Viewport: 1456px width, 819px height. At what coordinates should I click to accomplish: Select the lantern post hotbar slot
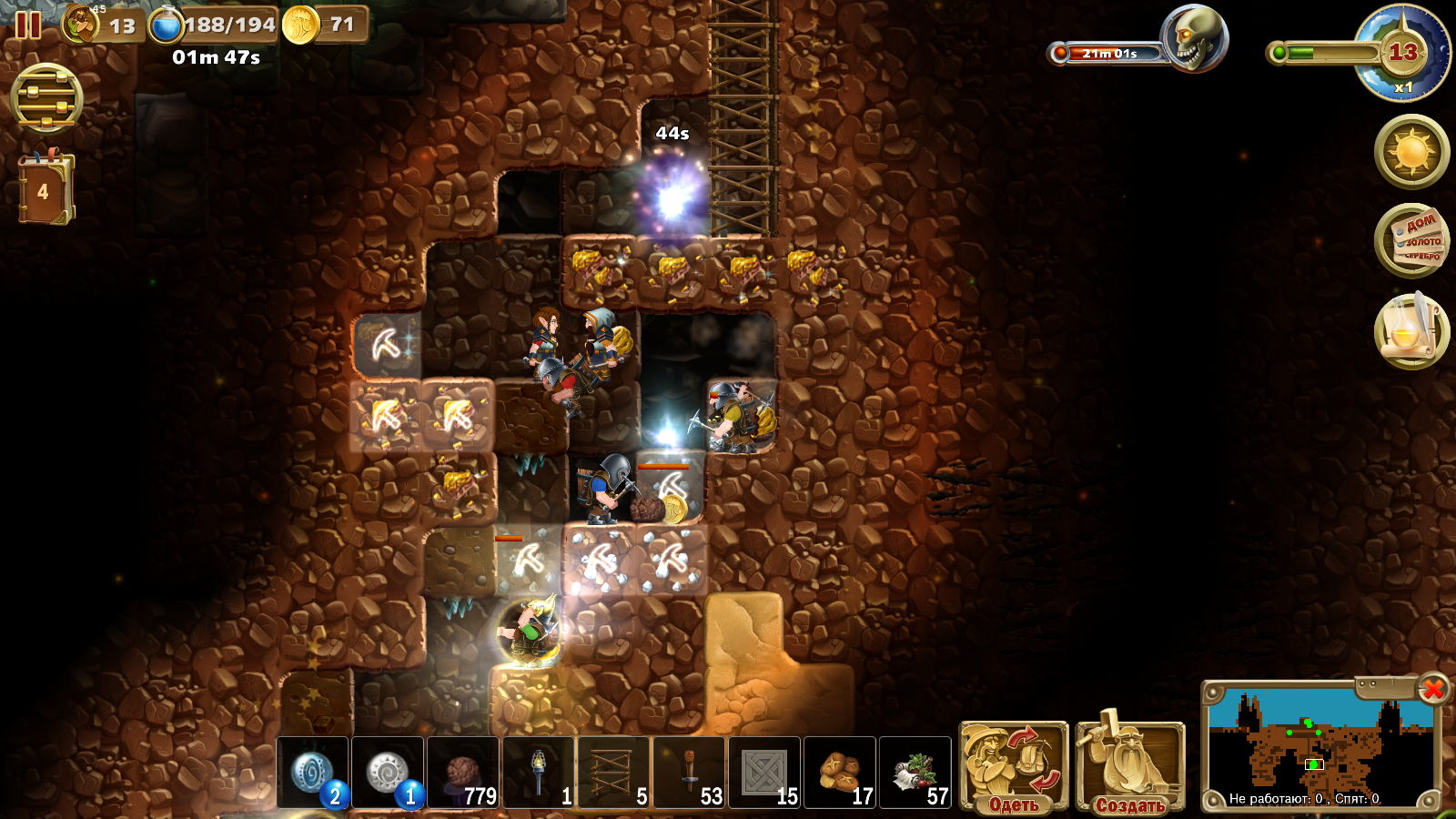(x=539, y=773)
